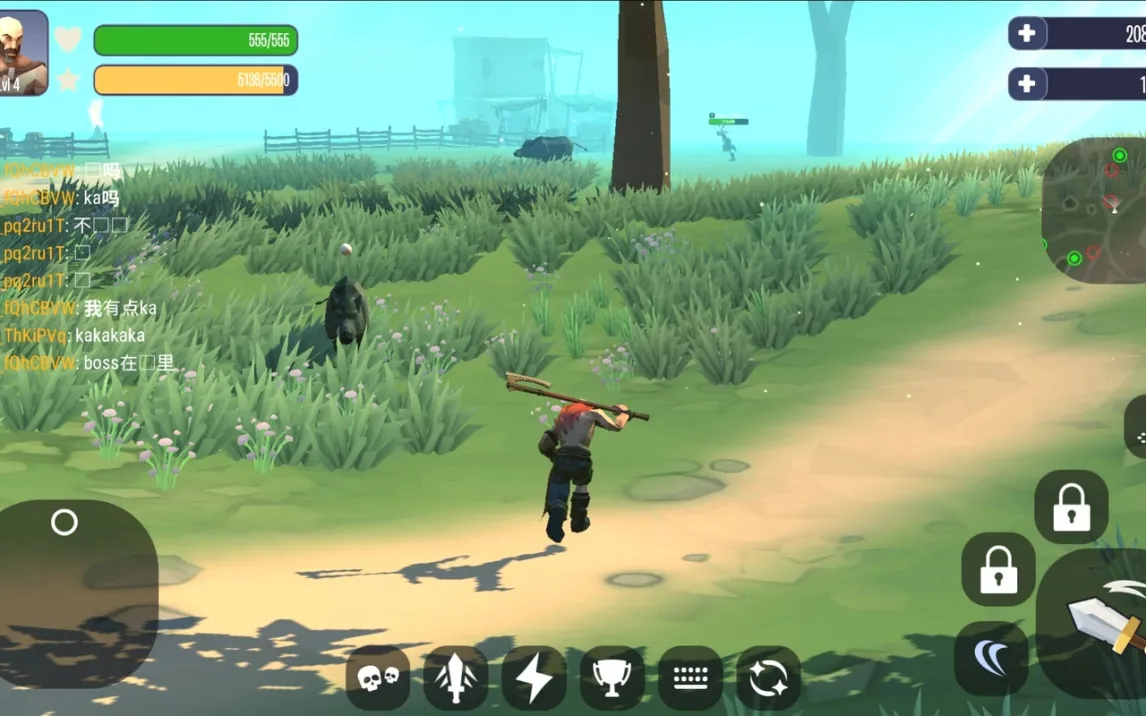Viewport: 1146px width, 716px height.
Task: Open chat with the keyboard icon
Action: click(691, 678)
